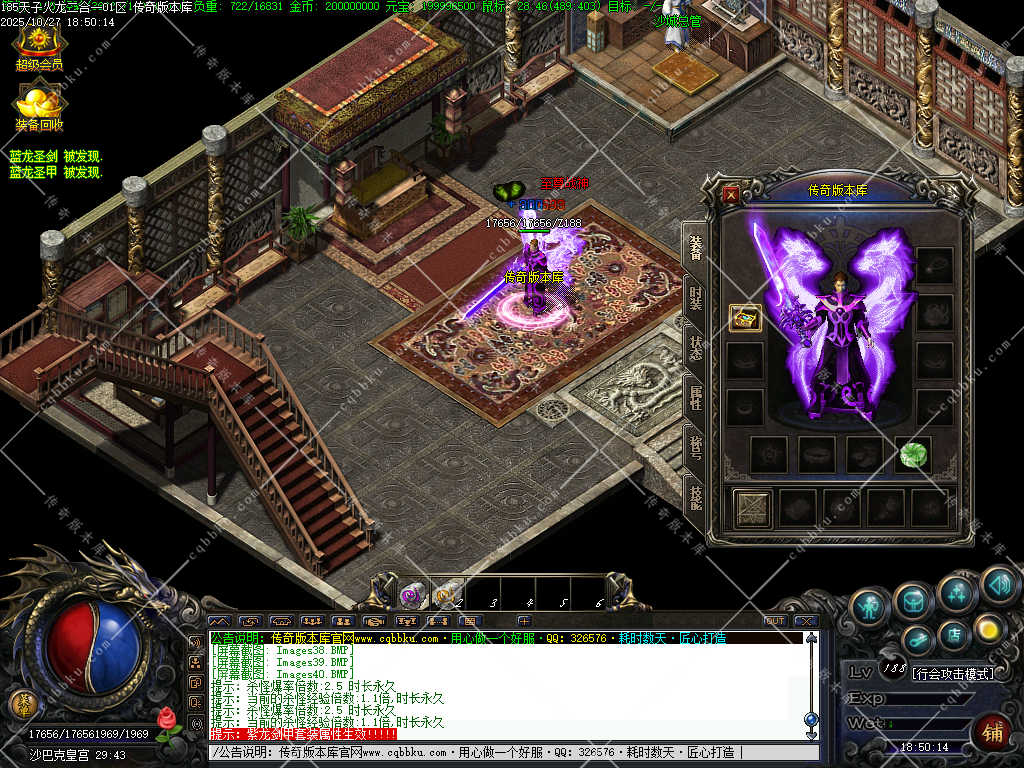Use the purple swirl item in hotbar
The image size is (1024, 768).
pos(411,596)
